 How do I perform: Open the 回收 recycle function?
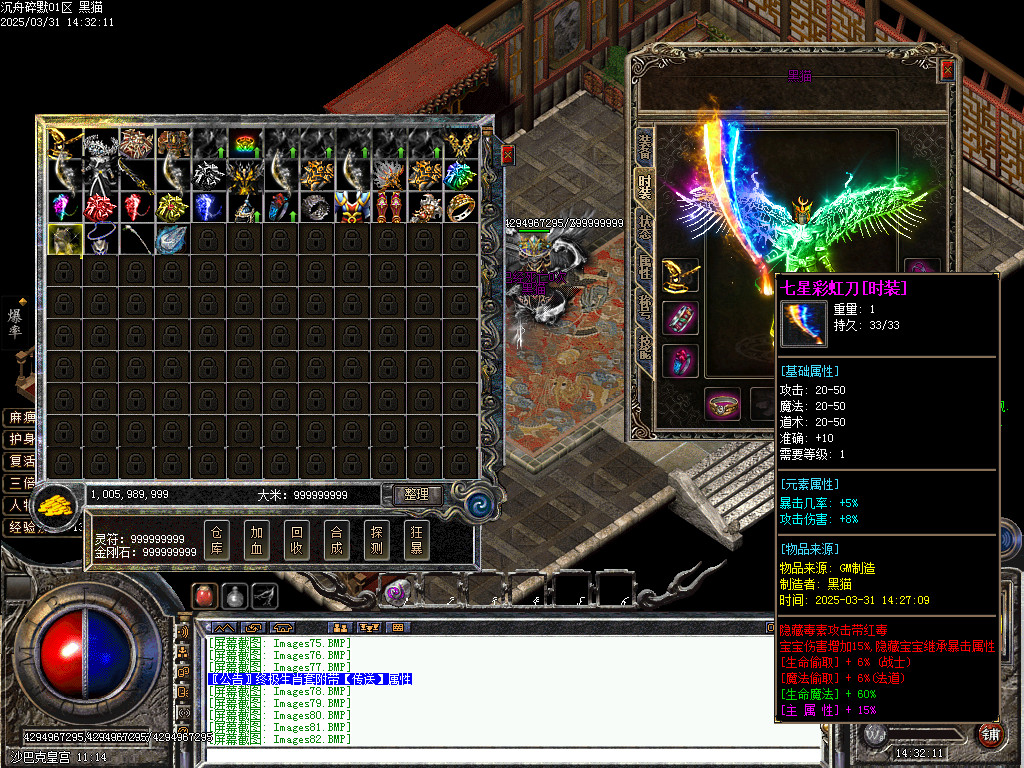[297, 540]
